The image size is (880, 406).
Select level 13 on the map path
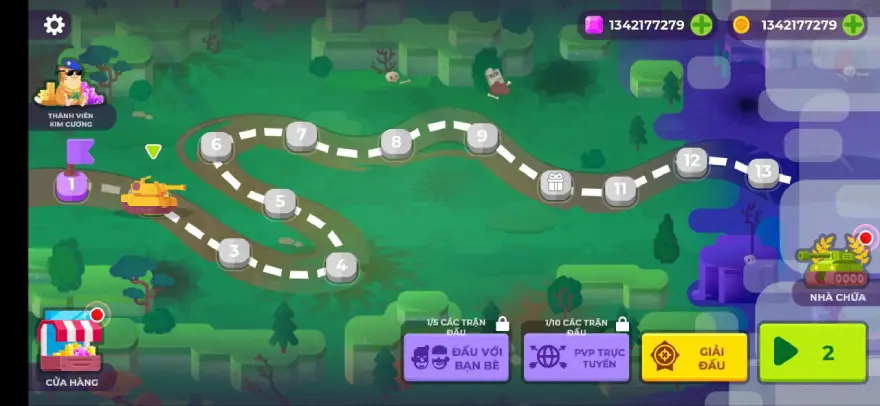(x=763, y=172)
